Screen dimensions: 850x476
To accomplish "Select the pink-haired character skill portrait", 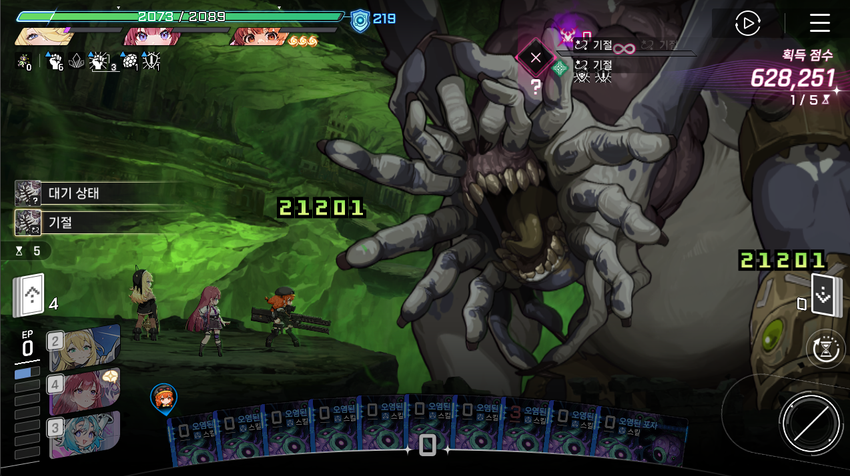I will coord(83,386).
